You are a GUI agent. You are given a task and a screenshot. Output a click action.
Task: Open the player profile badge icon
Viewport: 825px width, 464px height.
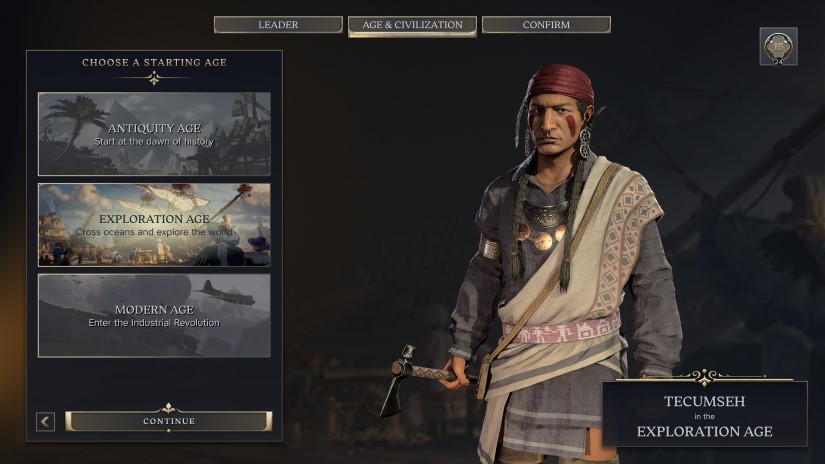tap(778, 46)
